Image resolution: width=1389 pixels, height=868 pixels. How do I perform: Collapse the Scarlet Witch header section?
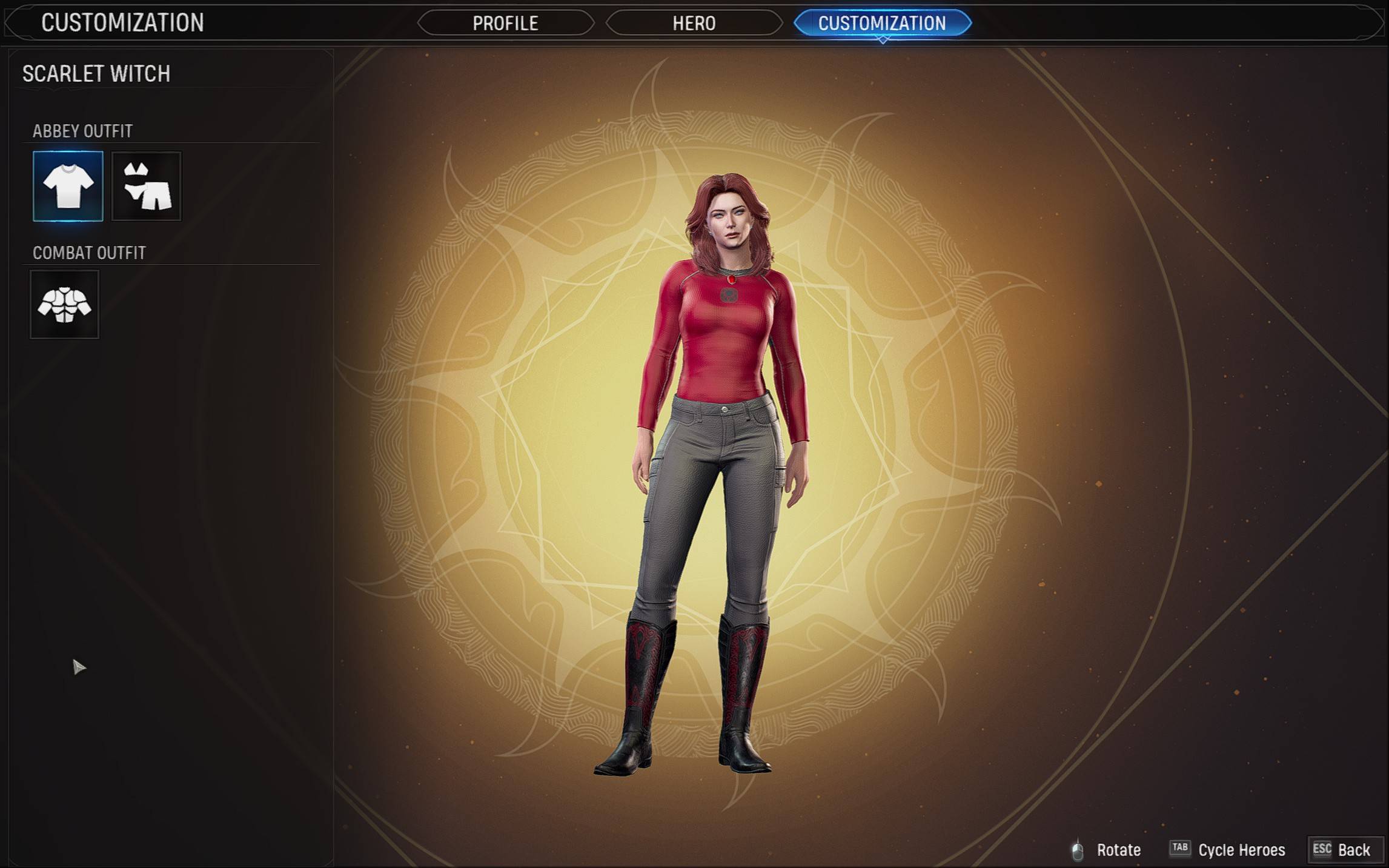[x=96, y=74]
